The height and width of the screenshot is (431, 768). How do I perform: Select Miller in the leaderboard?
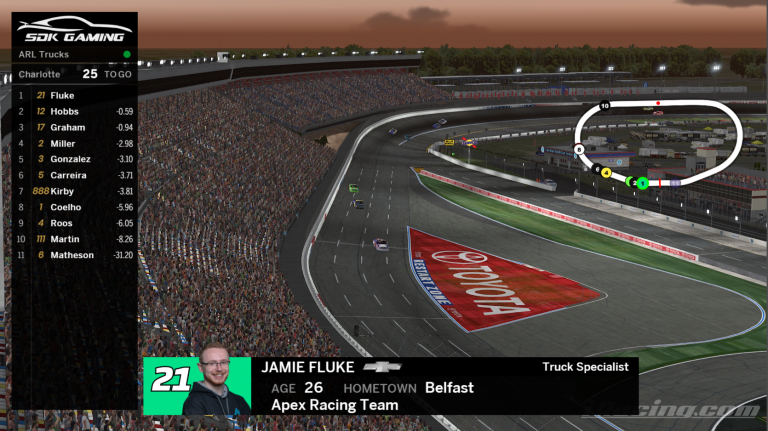(74, 143)
